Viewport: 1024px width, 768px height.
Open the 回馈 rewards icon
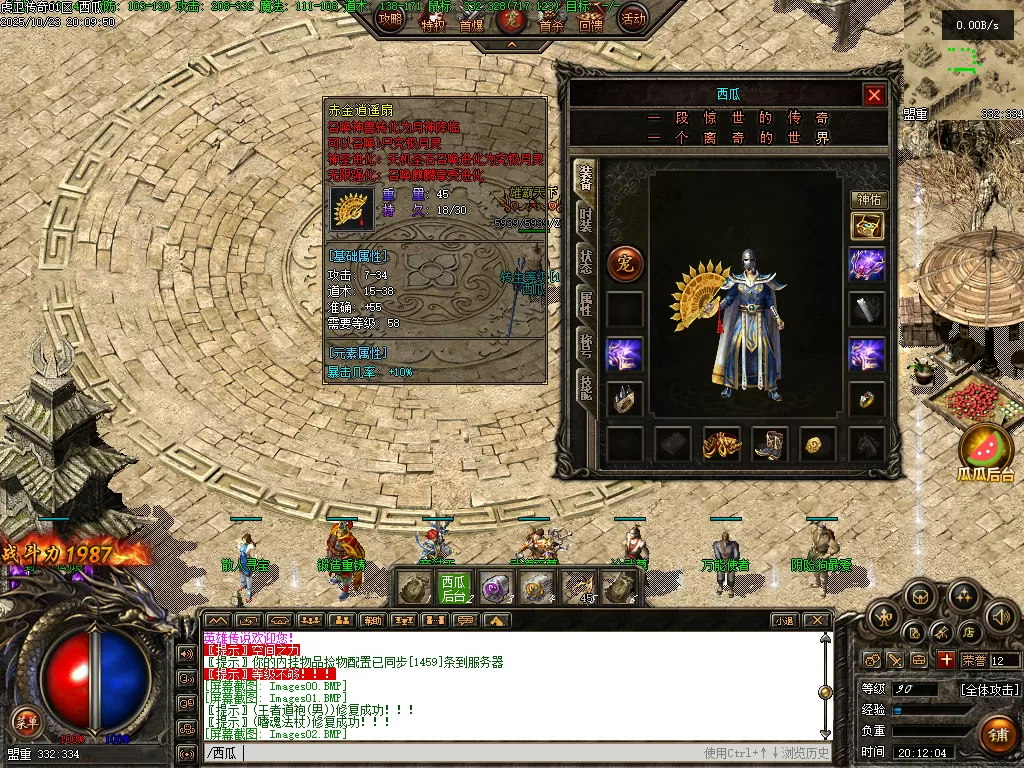click(x=590, y=22)
